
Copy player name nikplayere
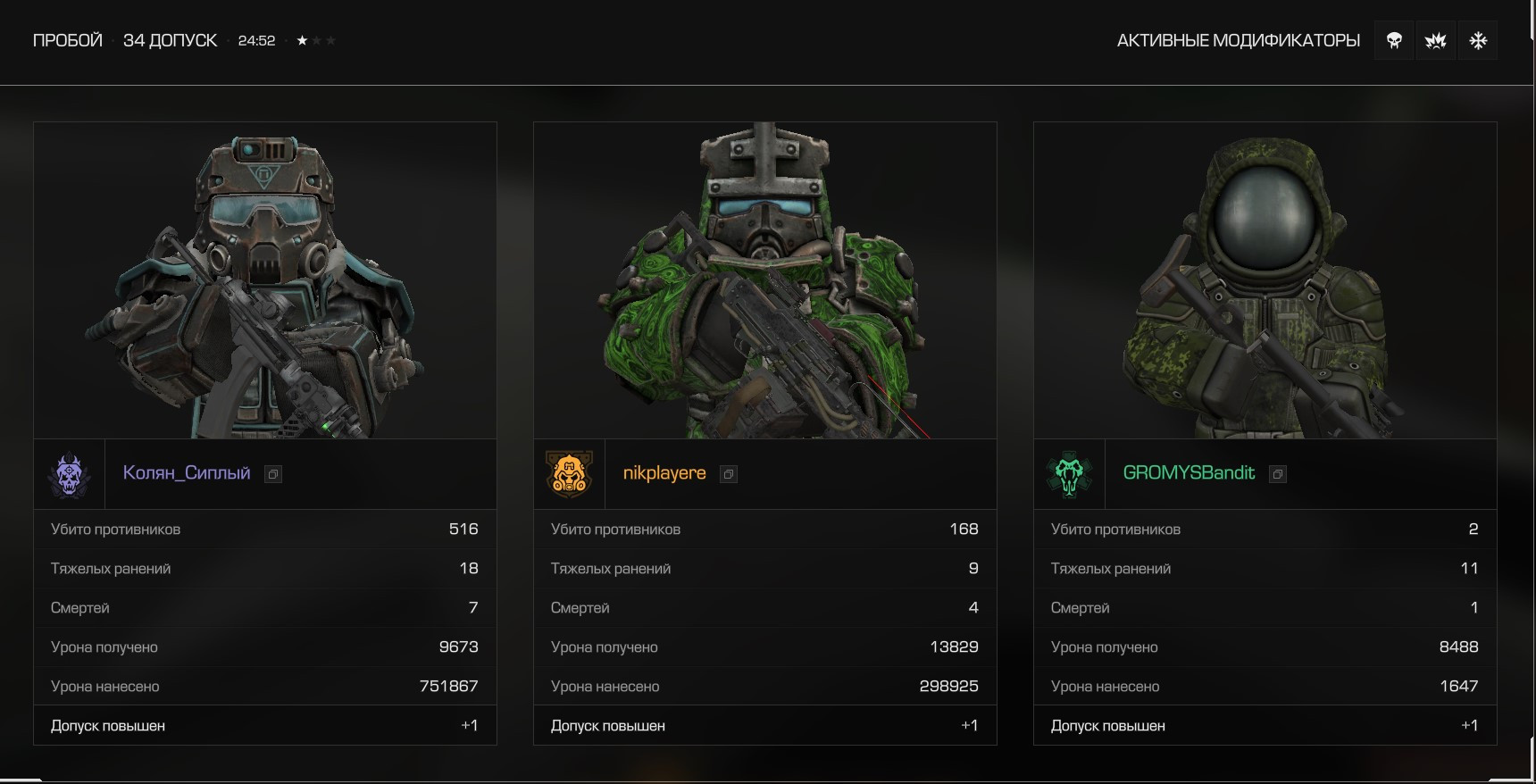click(729, 474)
